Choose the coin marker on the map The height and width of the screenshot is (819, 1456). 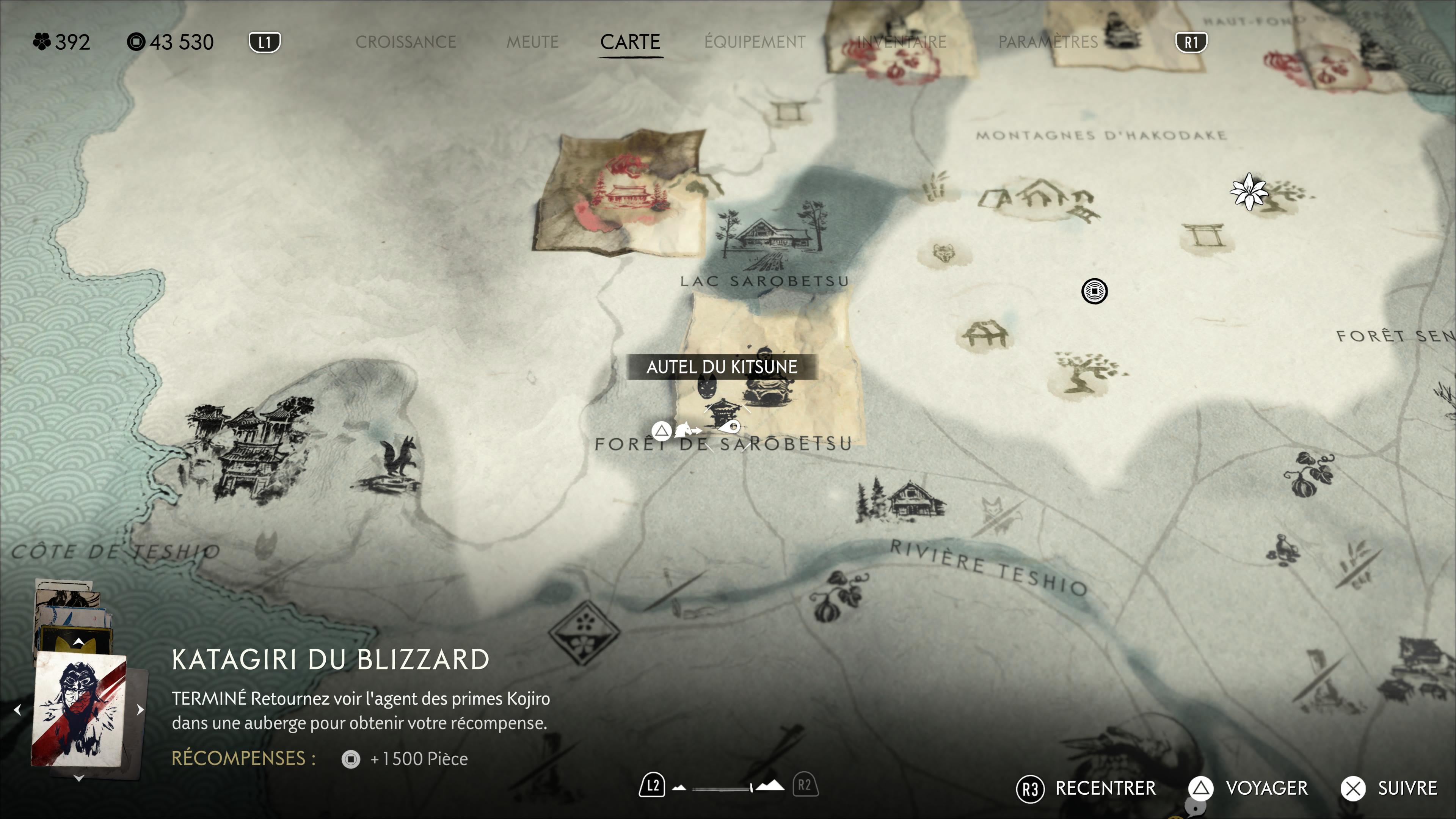coord(1094,291)
